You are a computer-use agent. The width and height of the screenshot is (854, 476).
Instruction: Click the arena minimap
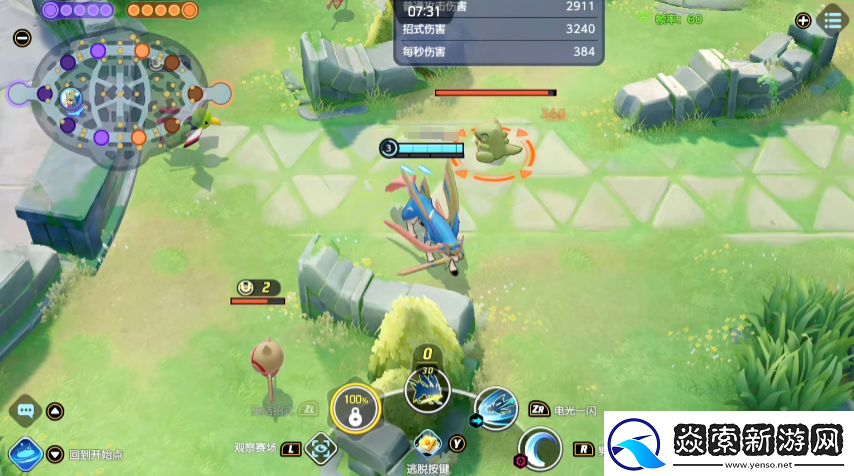pyautogui.click(x=120, y=95)
